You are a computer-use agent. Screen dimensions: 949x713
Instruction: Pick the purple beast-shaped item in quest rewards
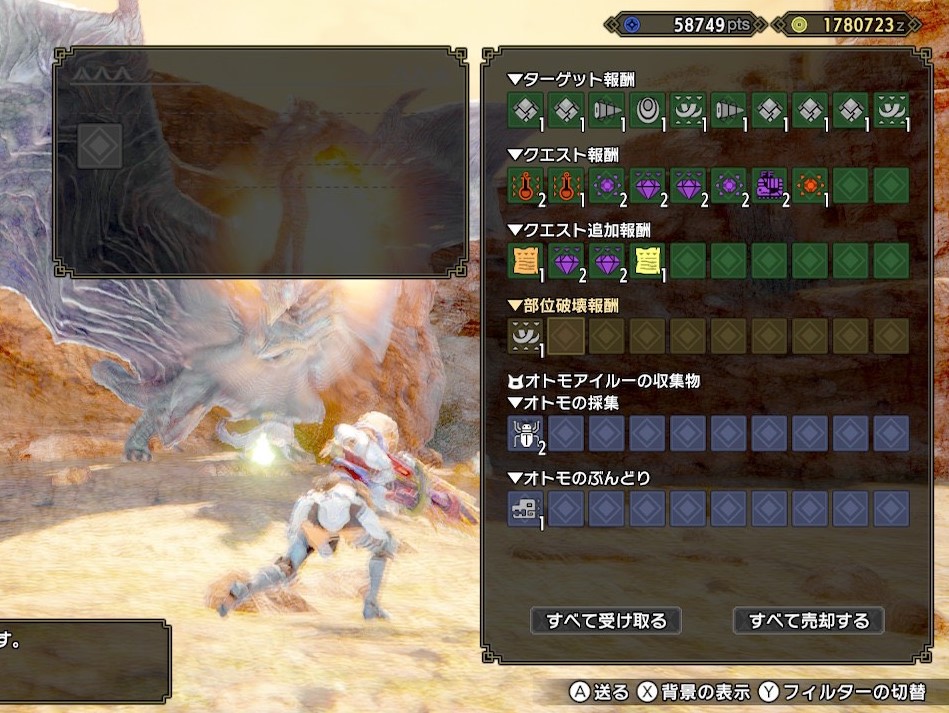768,185
